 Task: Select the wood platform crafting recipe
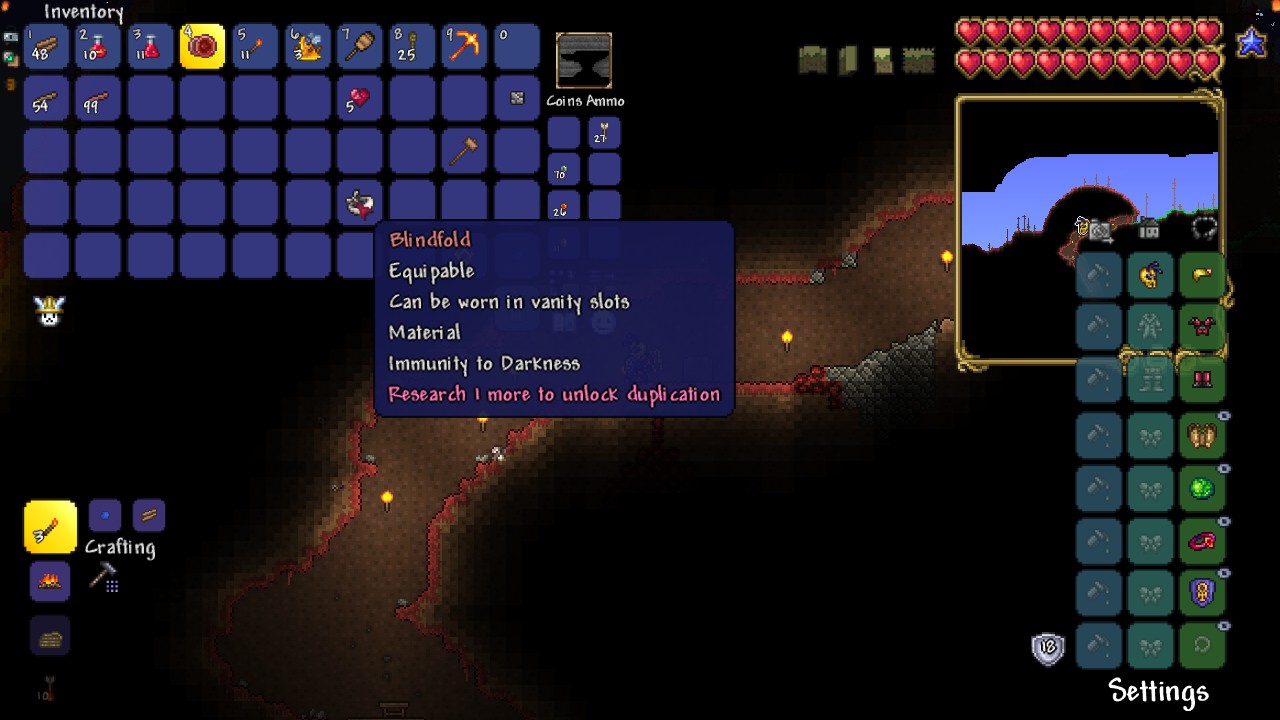pos(49,635)
